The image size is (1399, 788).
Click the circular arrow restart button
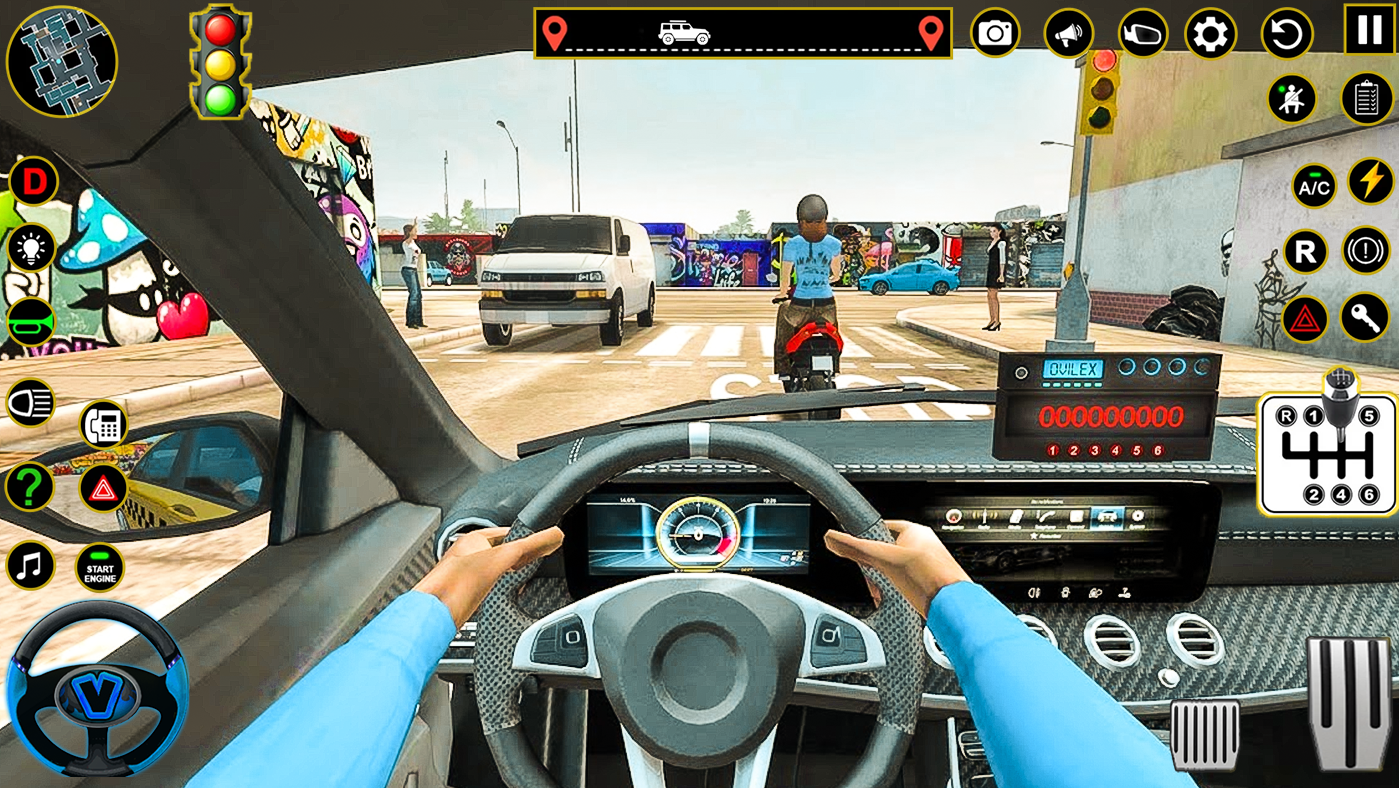(x=1286, y=34)
